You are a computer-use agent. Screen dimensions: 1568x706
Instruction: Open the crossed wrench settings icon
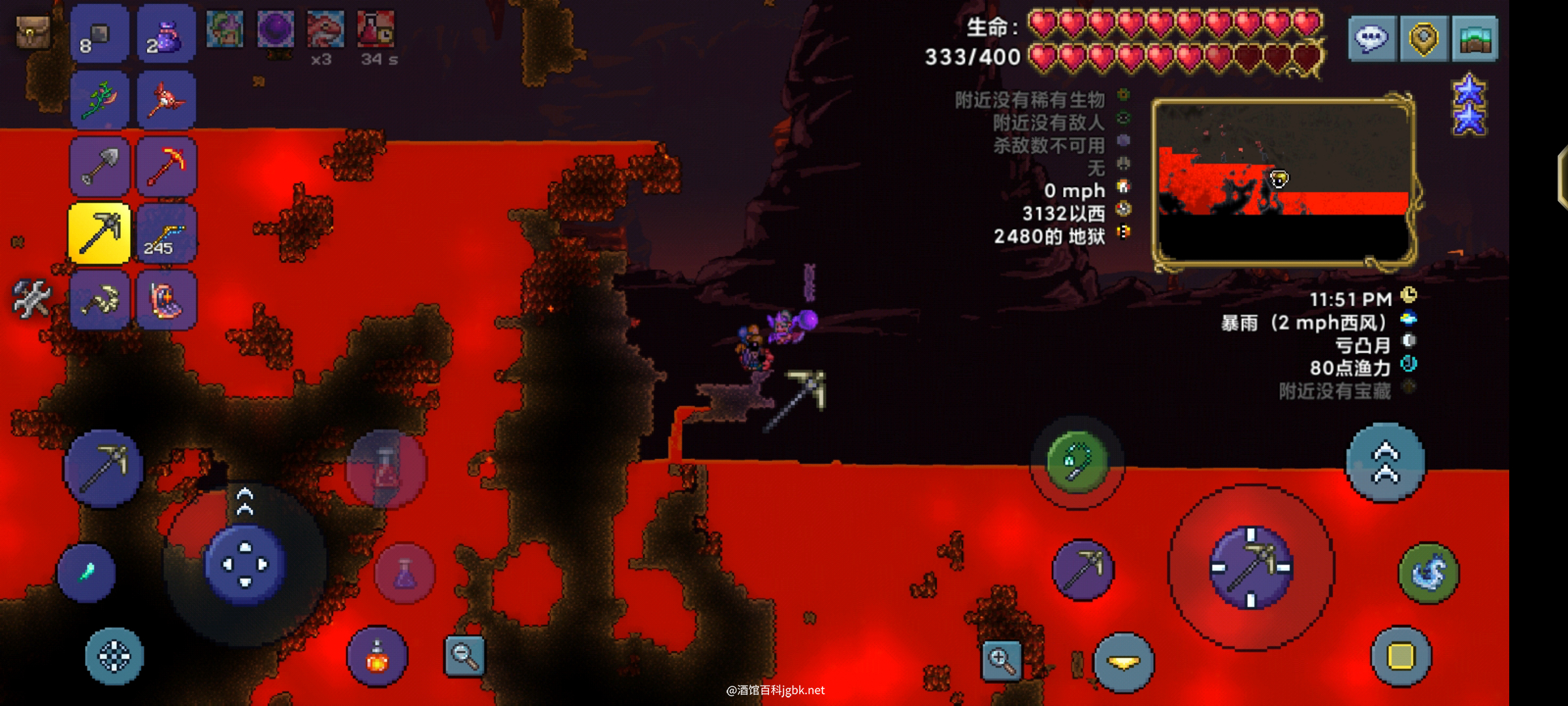tap(31, 298)
